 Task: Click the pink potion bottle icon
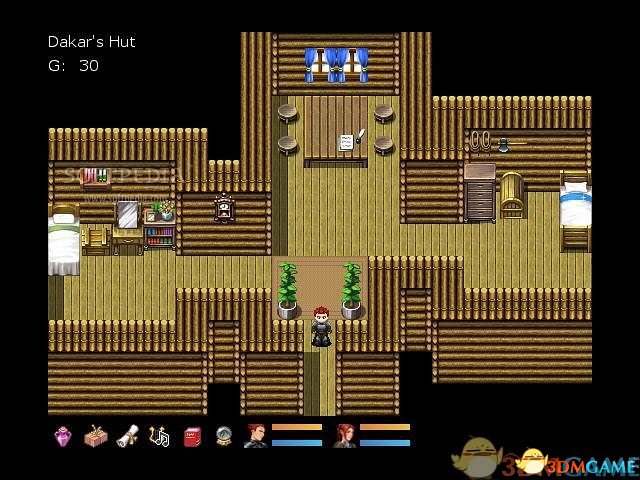[x=63, y=436]
